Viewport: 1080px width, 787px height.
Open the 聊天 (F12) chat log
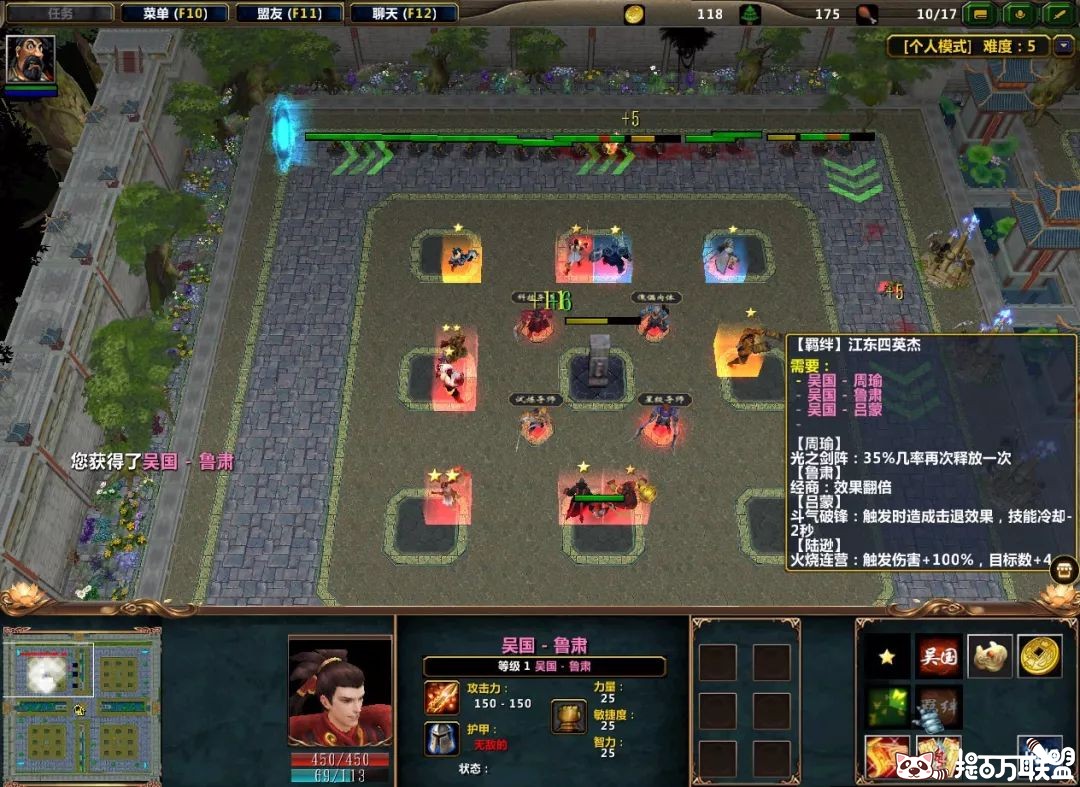[406, 14]
